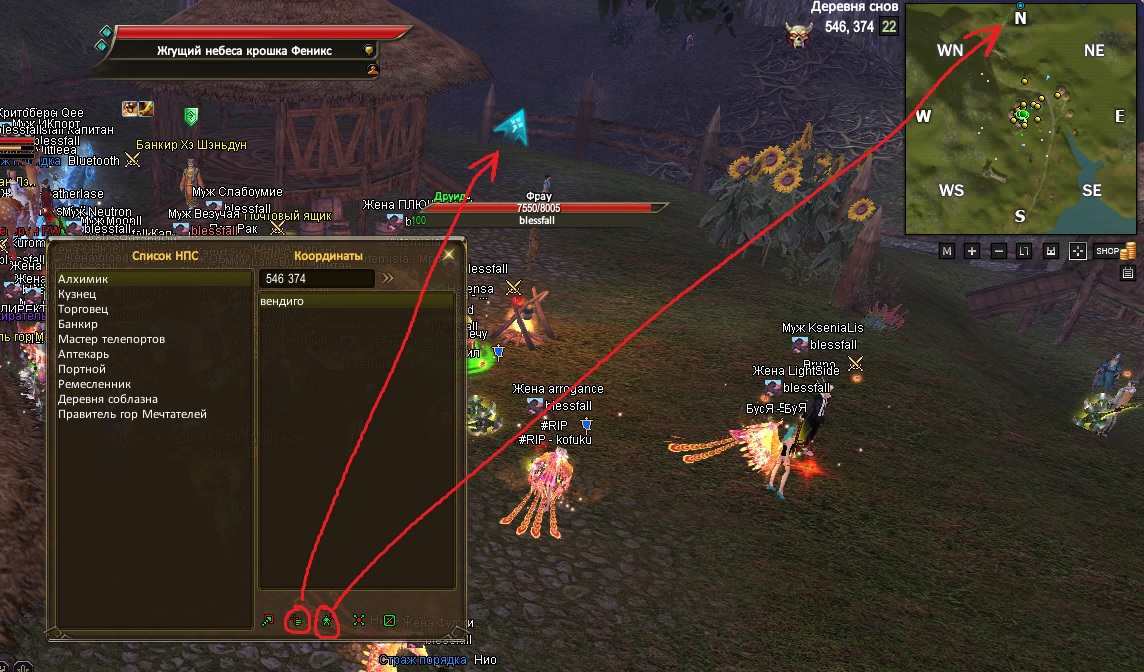Zoom out the minimap
The image size is (1144, 672).
point(998,251)
